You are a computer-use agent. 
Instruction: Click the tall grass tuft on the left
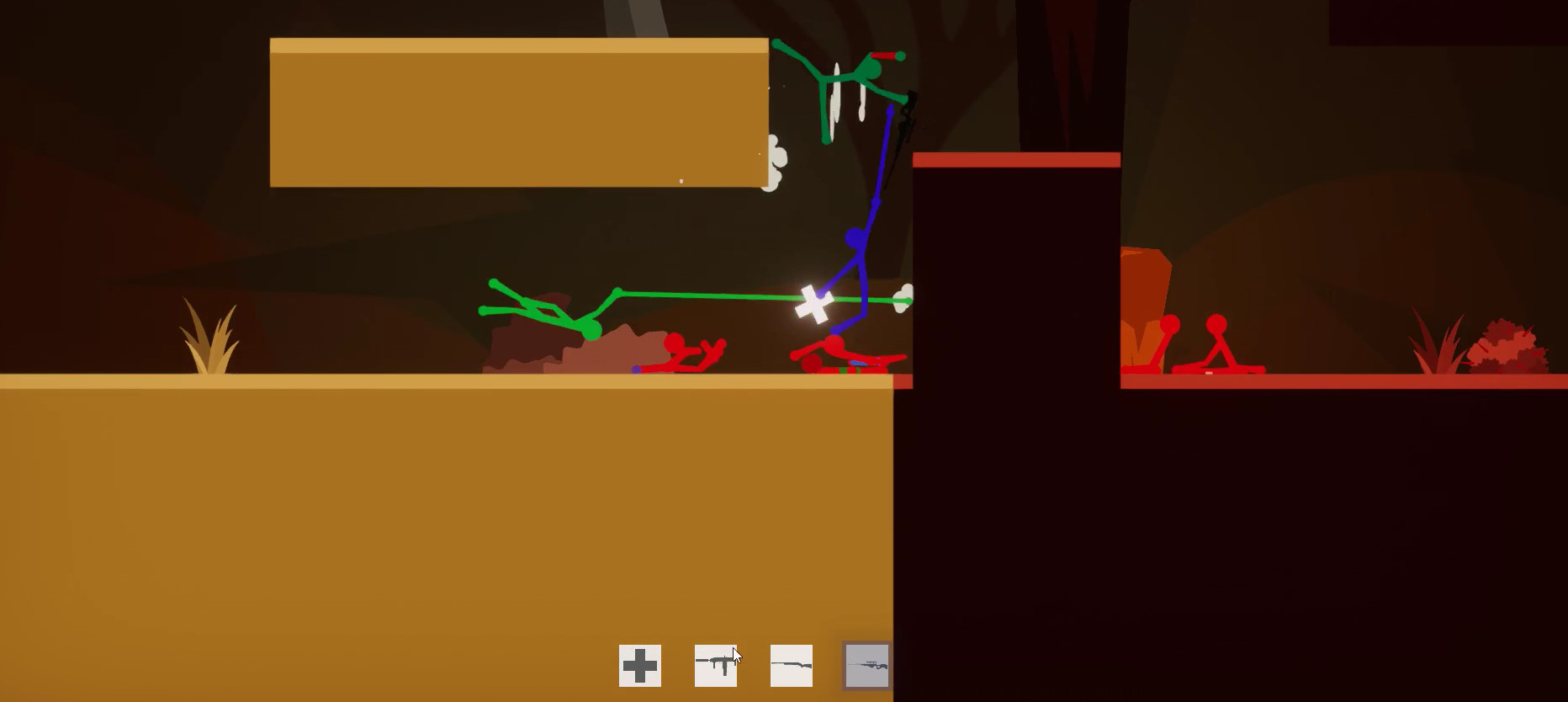(210, 341)
